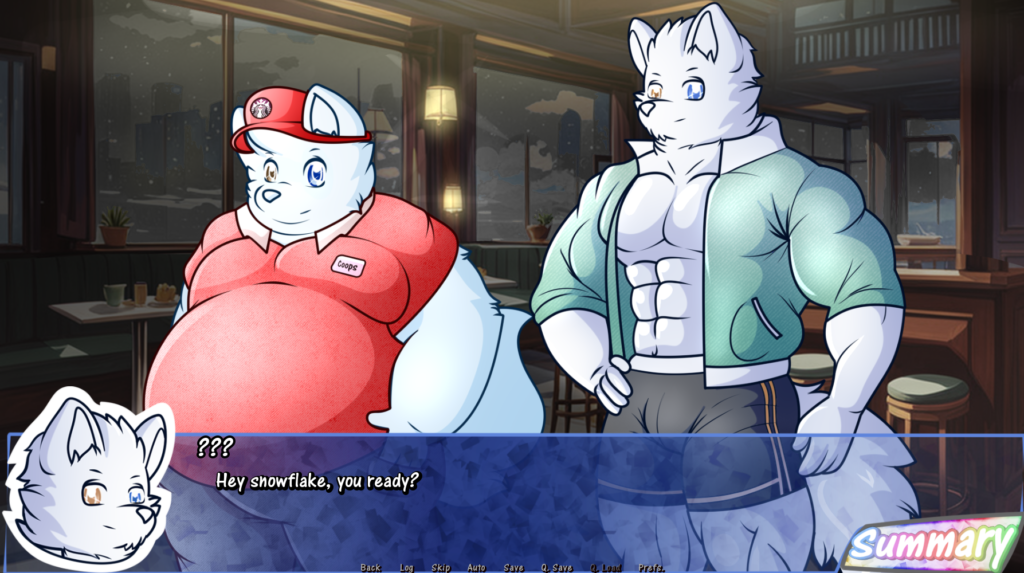This screenshot has height=573, width=1024.
Task: Open Prefs. settings
Action: pos(652,567)
